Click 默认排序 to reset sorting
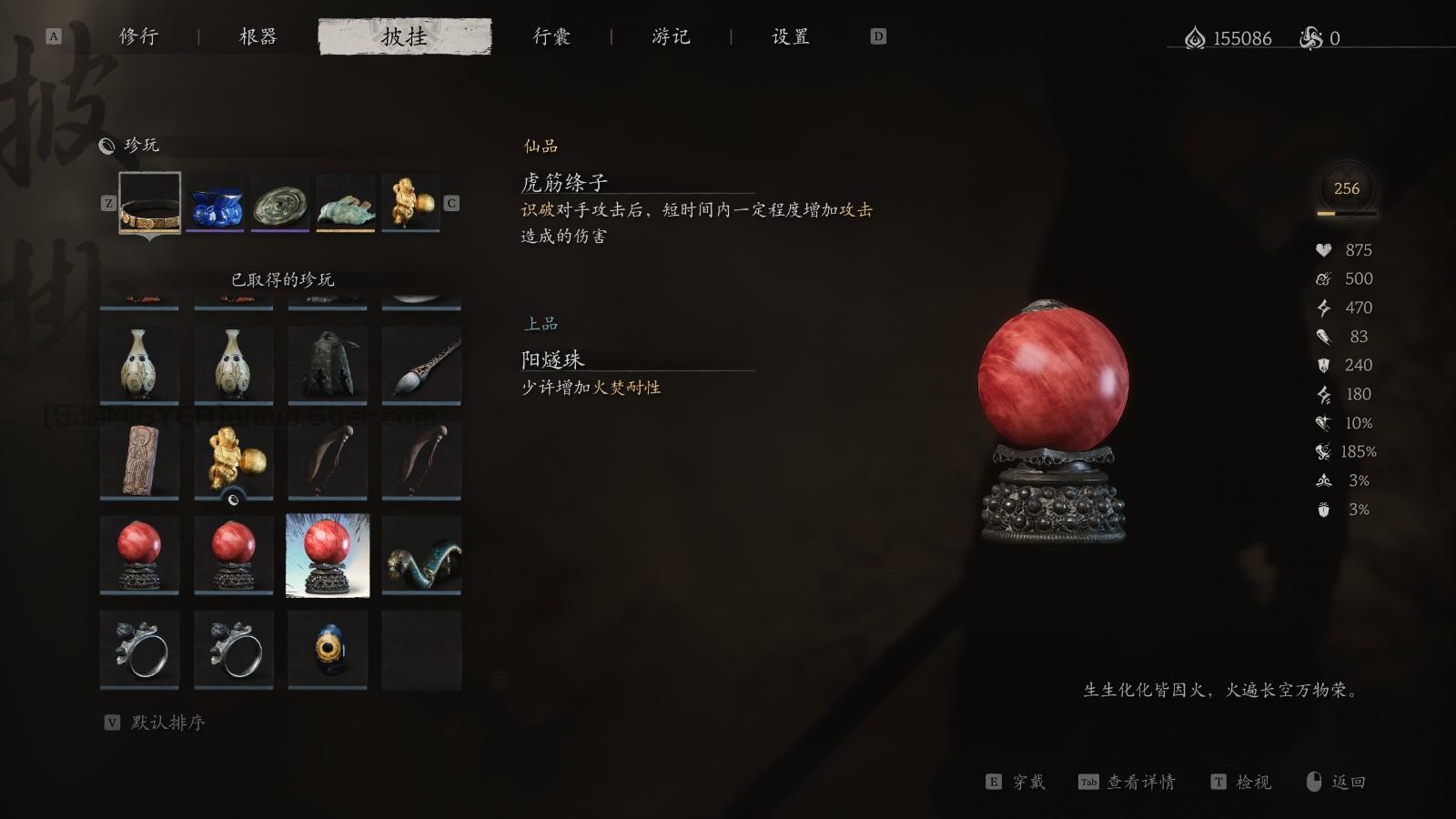 coord(166,723)
